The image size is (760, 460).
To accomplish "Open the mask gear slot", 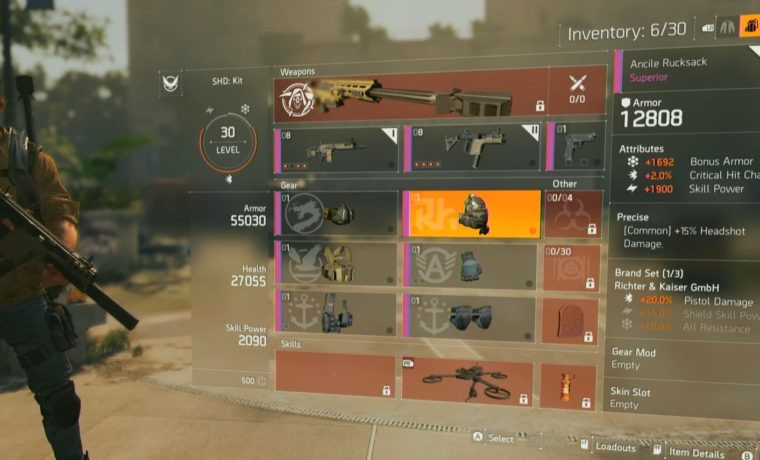I will [x=337, y=214].
